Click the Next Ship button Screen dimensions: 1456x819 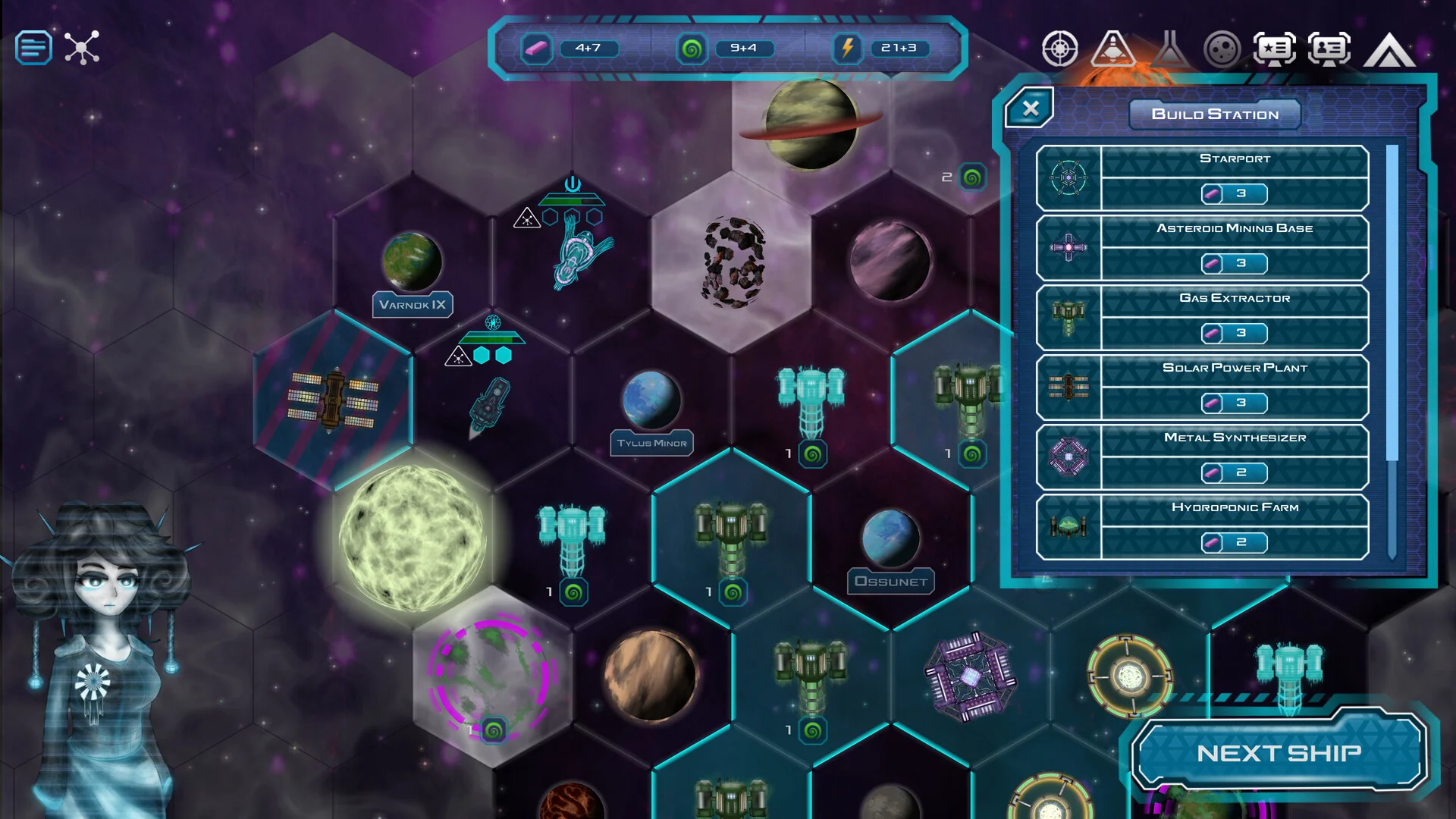[x=1279, y=752]
